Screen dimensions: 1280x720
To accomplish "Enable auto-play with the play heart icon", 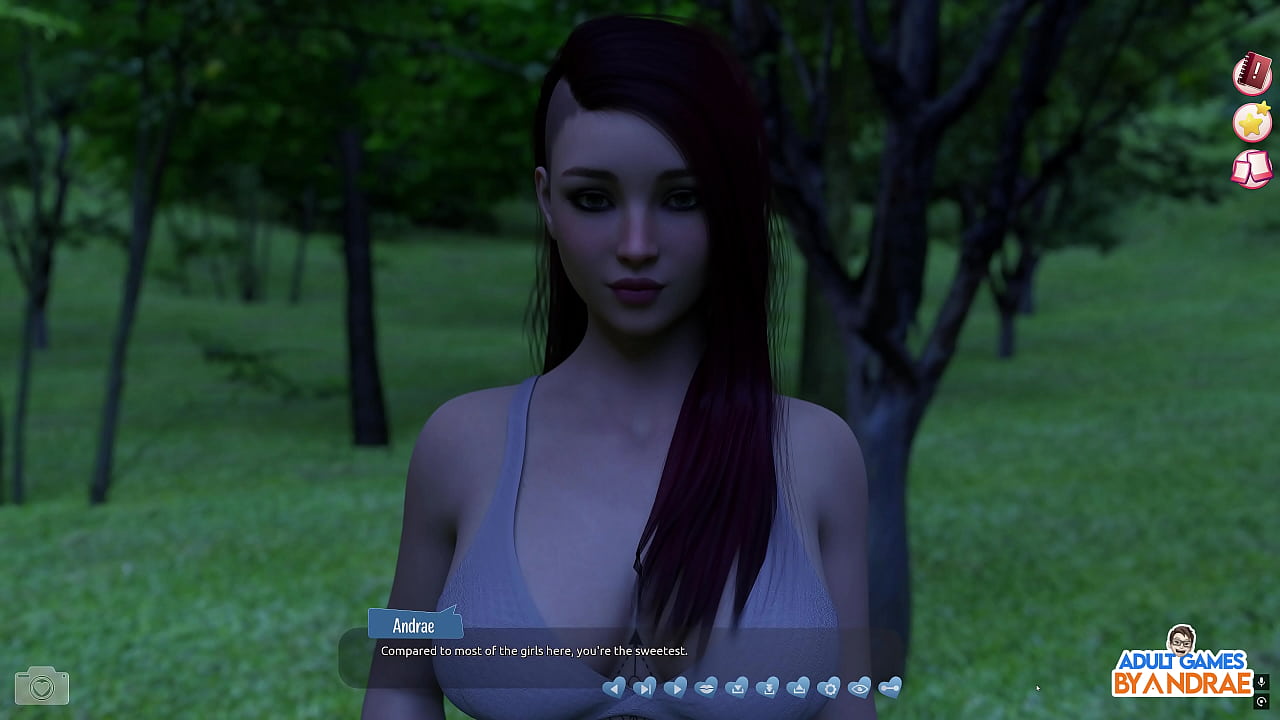I will [x=676, y=688].
